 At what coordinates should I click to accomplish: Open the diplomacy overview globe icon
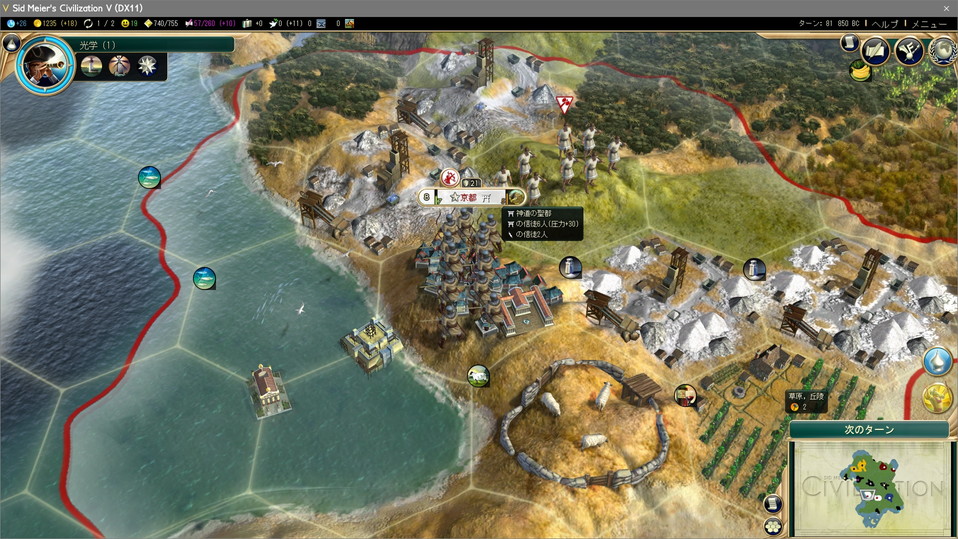pos(941,49)
